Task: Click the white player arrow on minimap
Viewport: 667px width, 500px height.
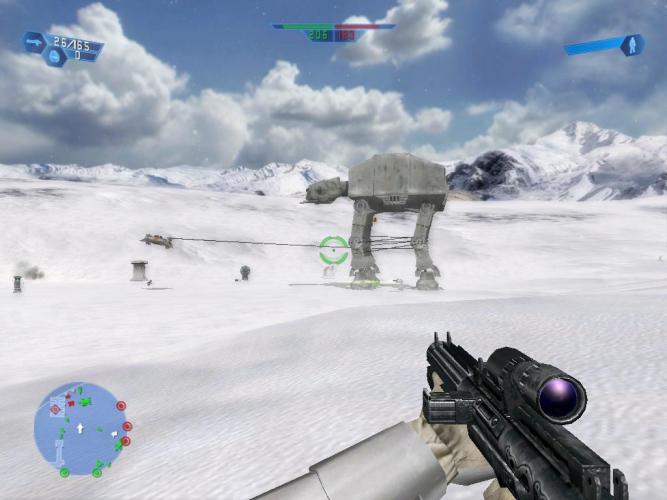Action: coord(80,429)
